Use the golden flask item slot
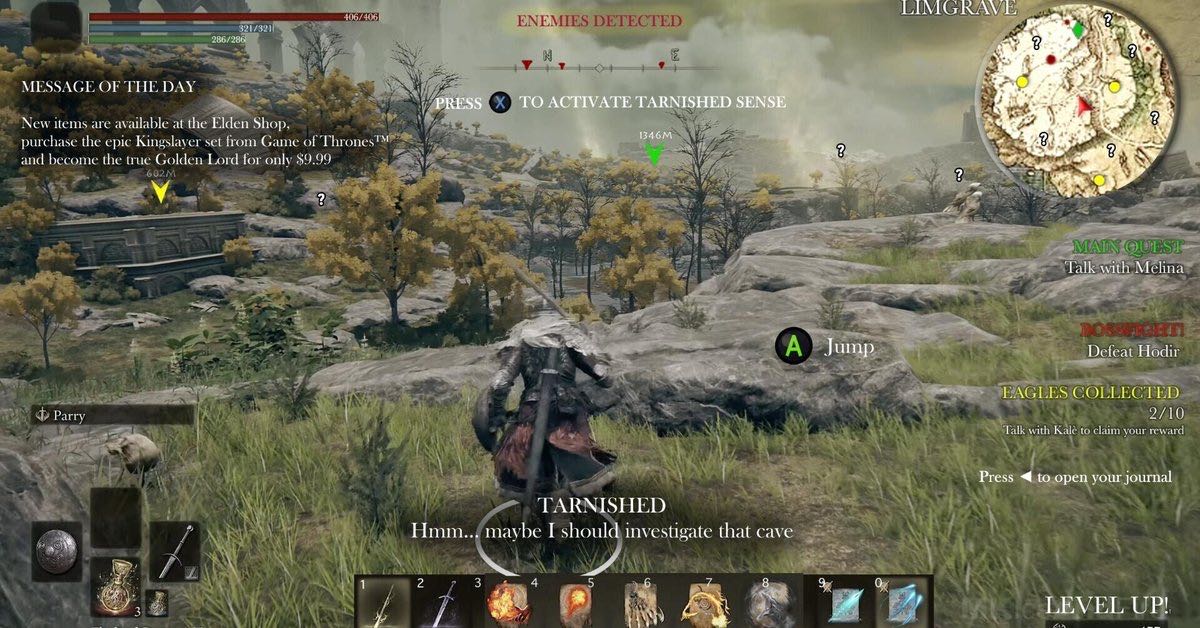1200x628 pixels. point(114,585)
